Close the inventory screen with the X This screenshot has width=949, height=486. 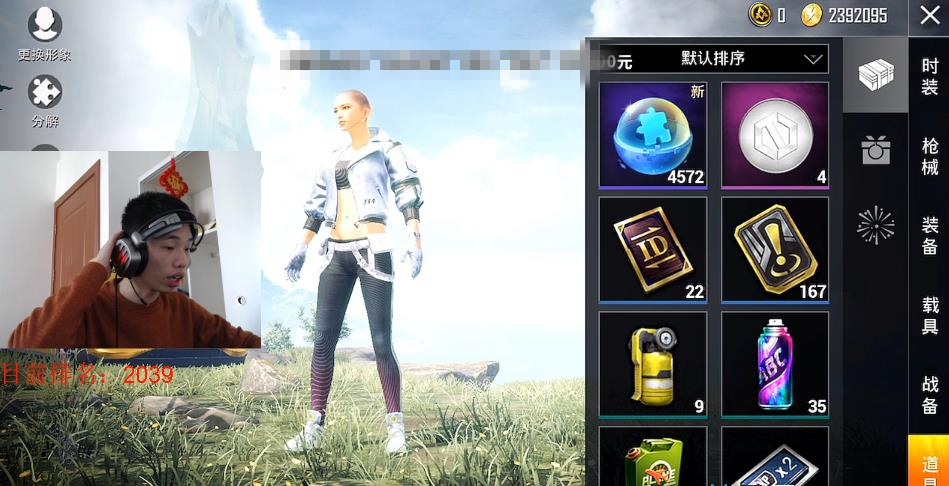tap(929, 17)
